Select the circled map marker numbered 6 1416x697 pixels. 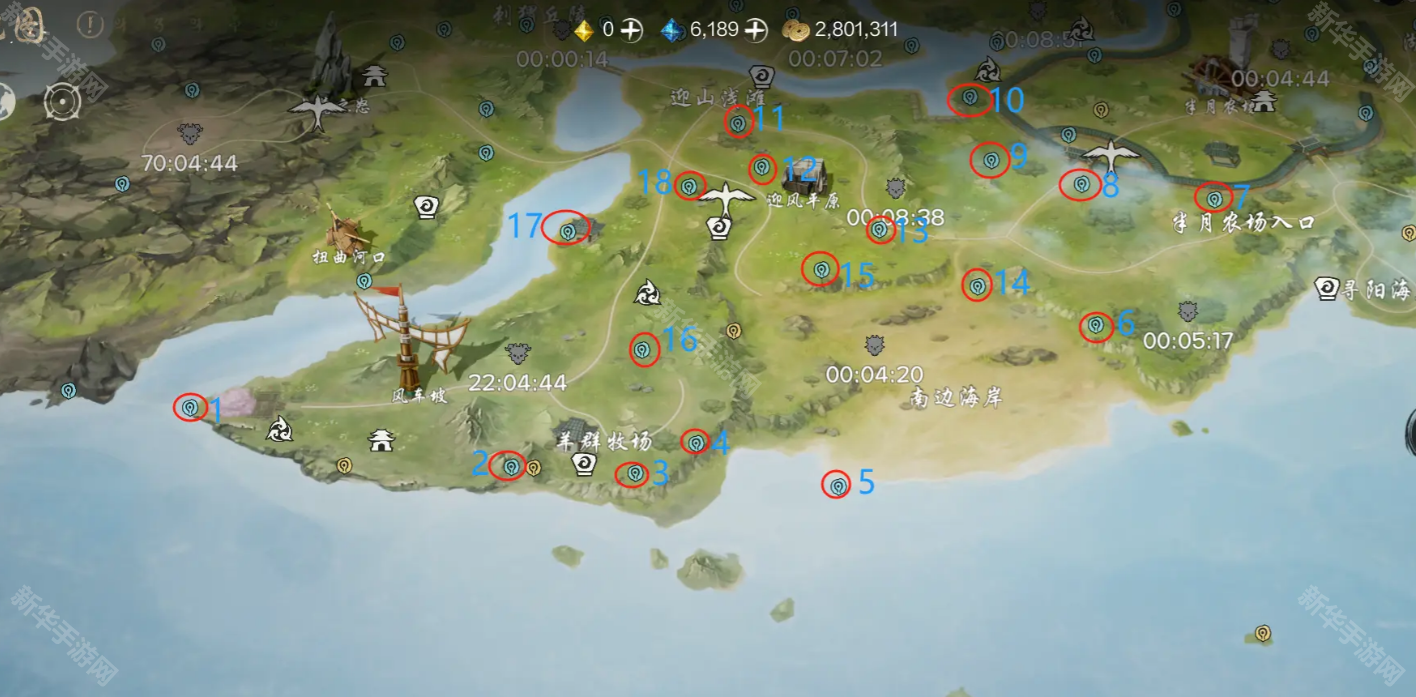pos(1096,326)
